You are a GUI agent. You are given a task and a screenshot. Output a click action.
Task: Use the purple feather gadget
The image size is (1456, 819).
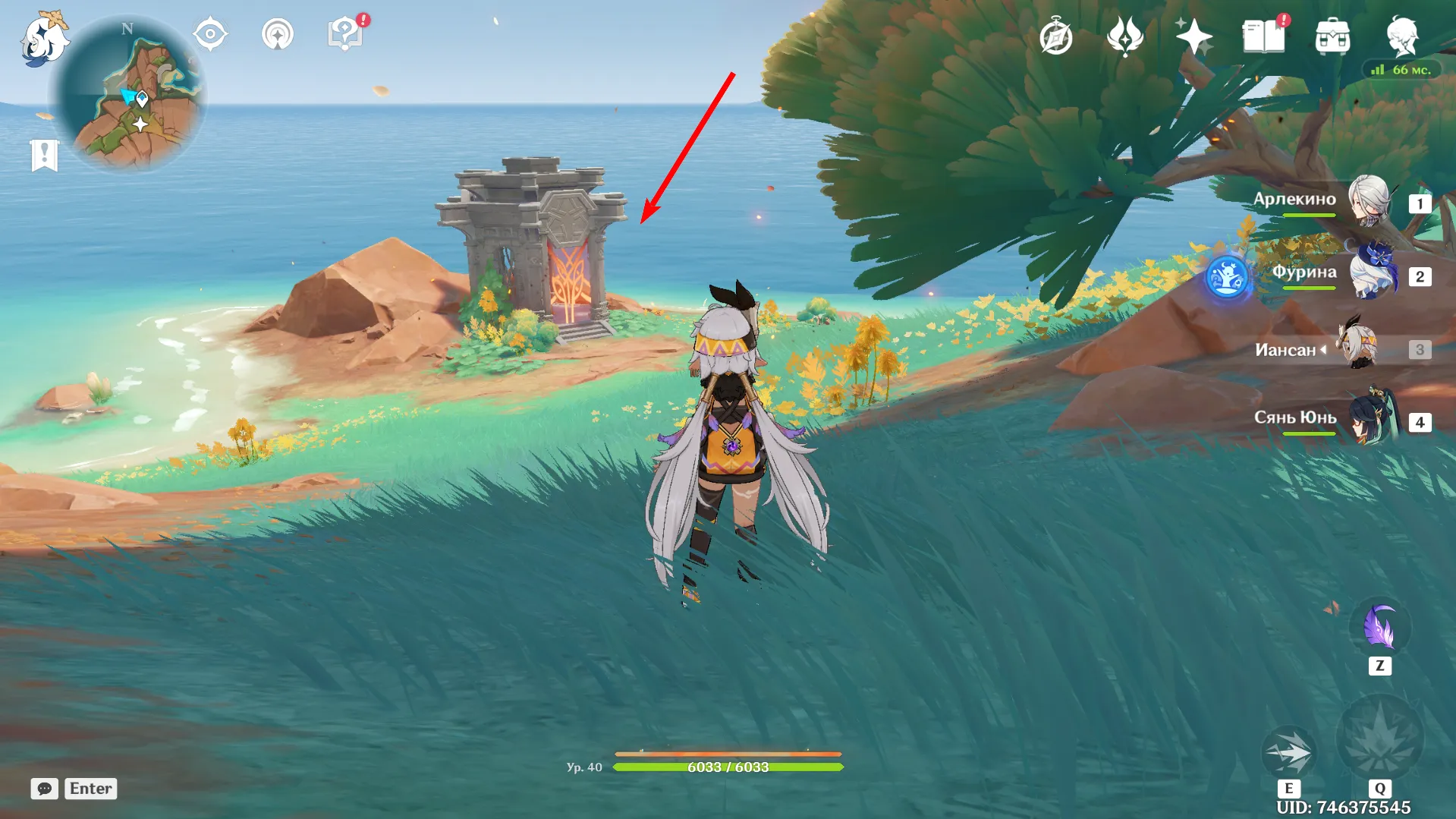(1379, 628)
